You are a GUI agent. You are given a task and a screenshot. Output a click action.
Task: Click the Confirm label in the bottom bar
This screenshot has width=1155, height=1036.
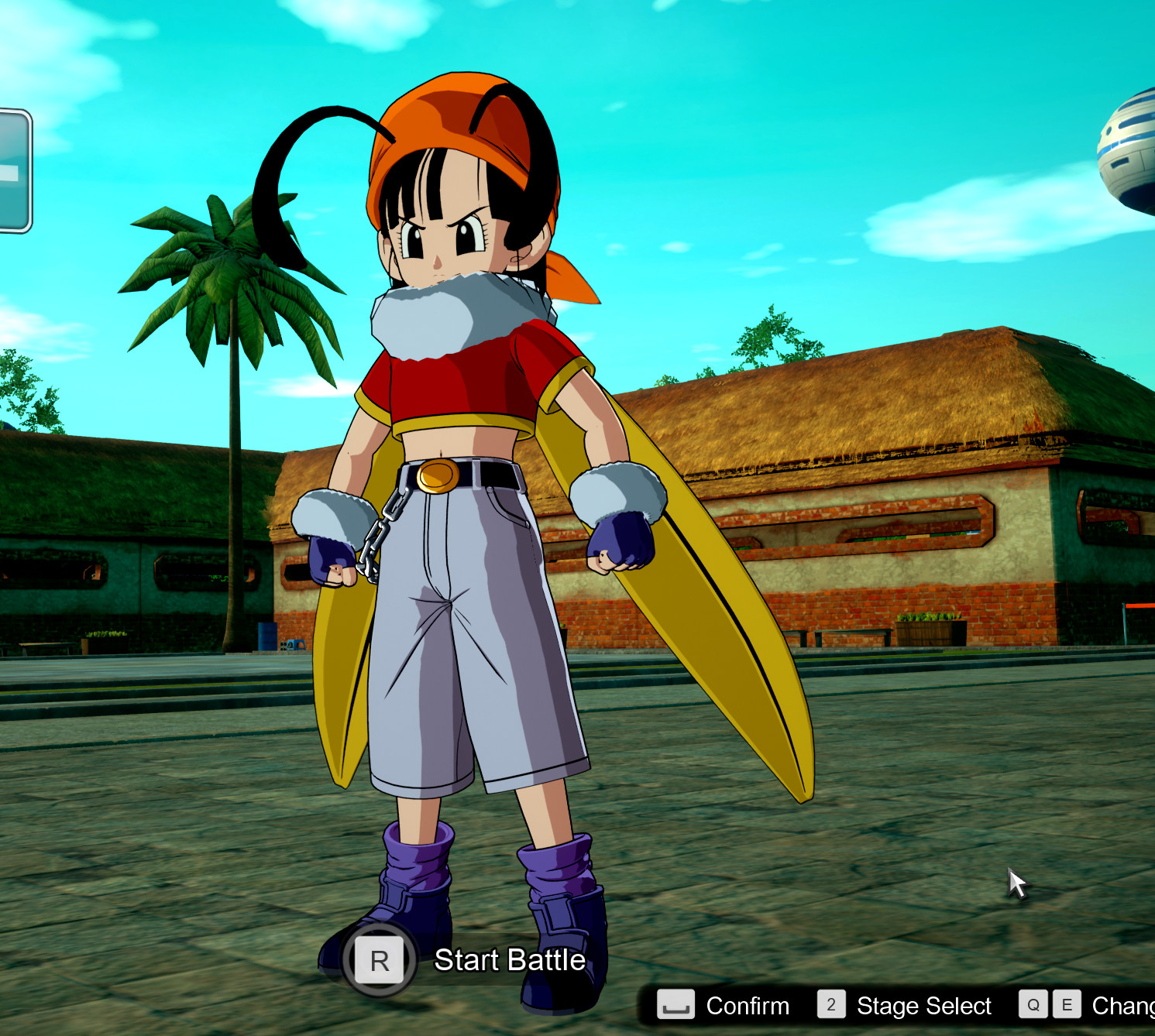click(746, 1006)
